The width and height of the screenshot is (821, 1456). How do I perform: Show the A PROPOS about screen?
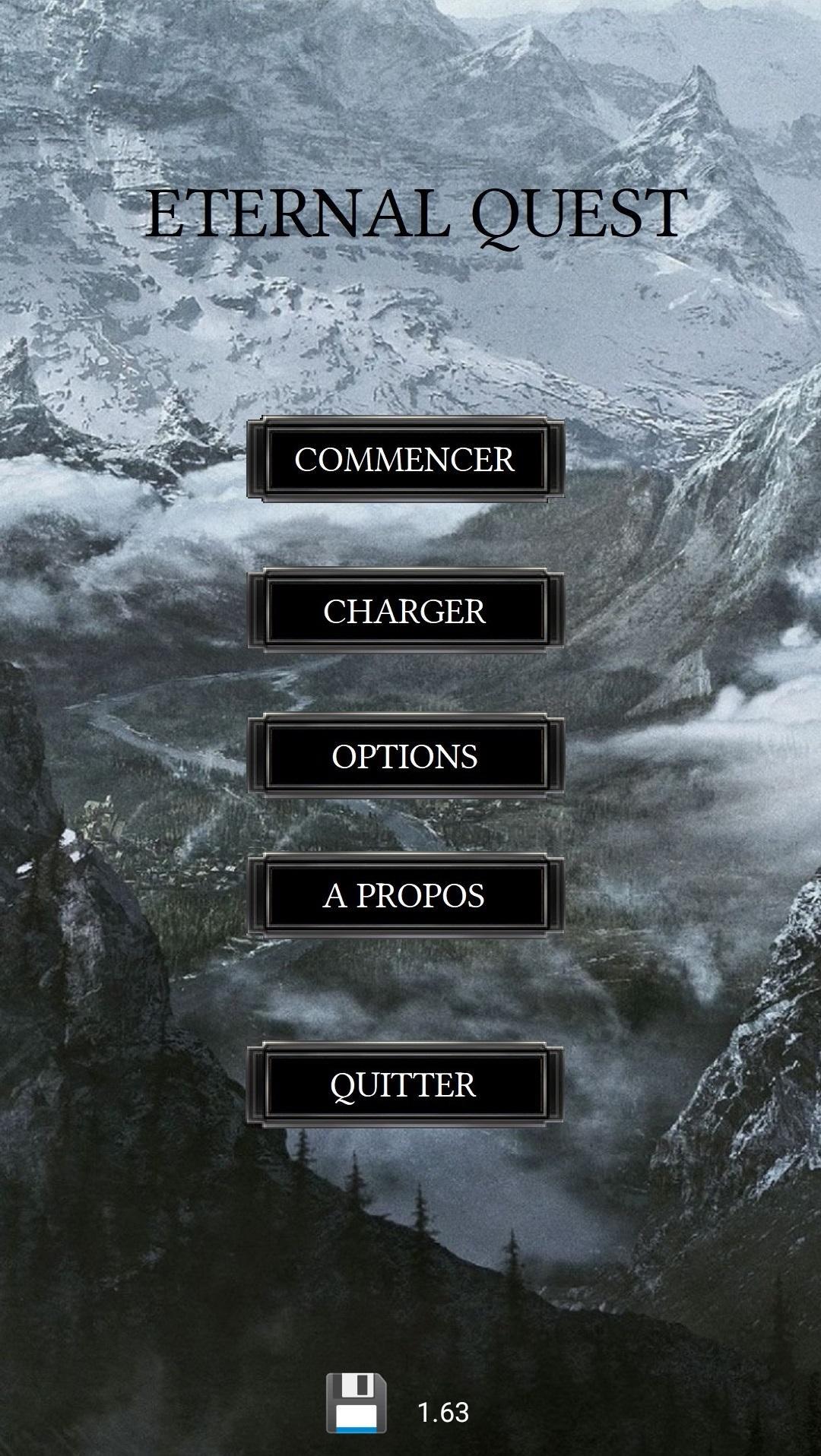405,895
